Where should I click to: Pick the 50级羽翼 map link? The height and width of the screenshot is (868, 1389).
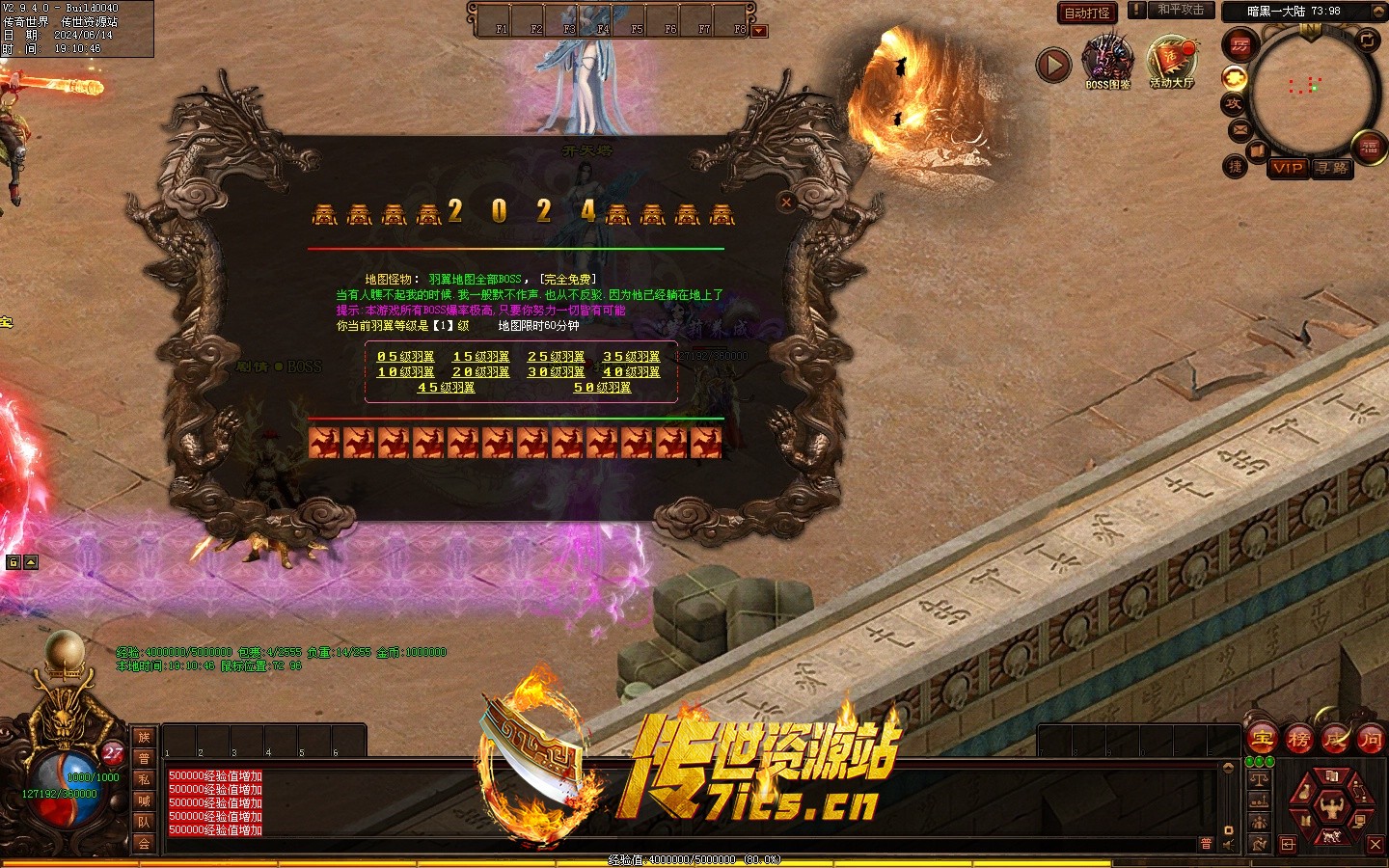point(602,388)
